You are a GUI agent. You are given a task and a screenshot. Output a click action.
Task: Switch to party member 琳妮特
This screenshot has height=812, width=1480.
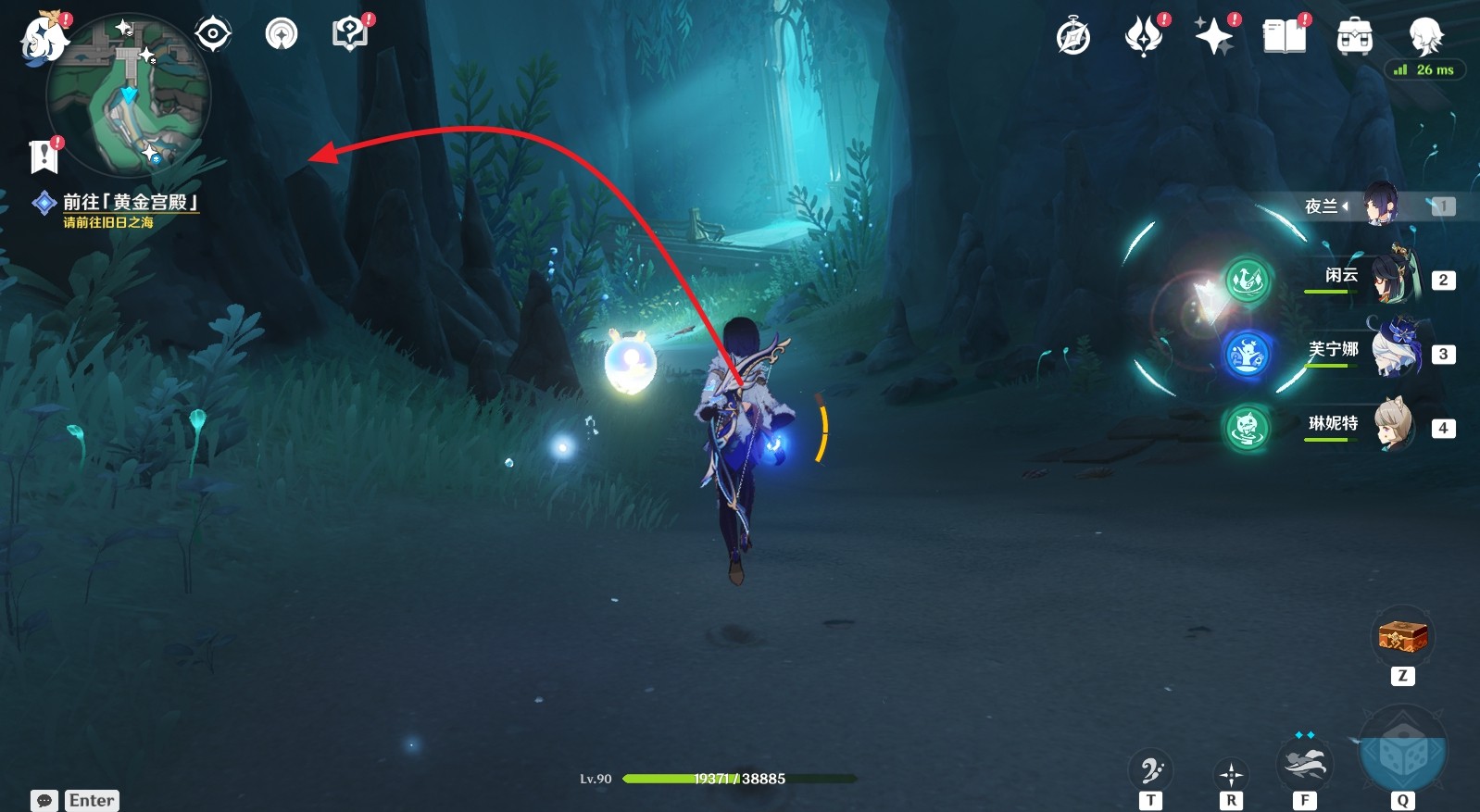click(x=1393, y=424)
